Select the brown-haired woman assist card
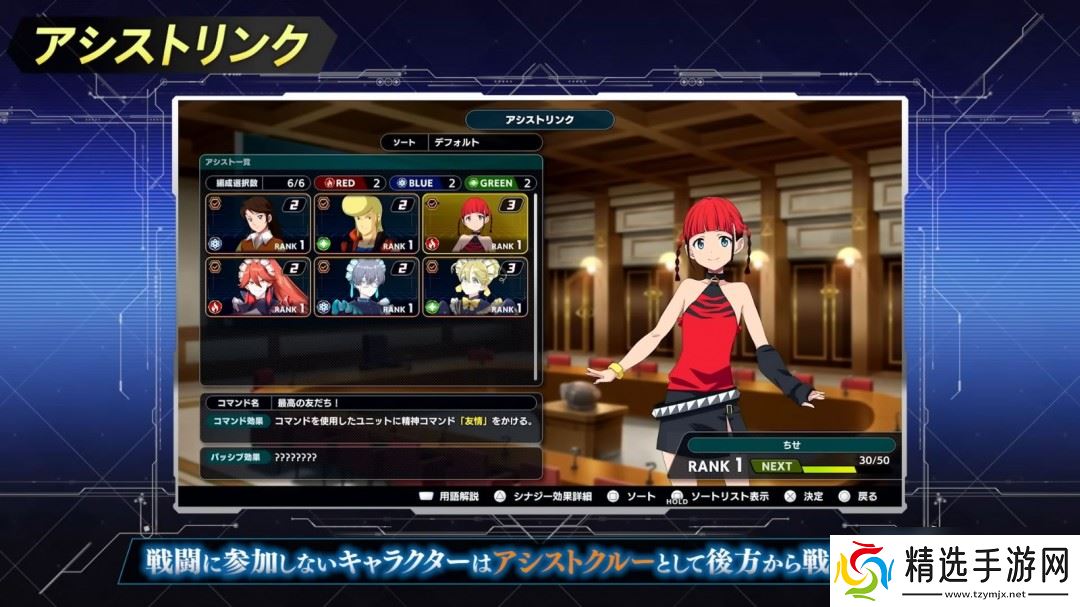This screenshot has width=1080, height=607. click(257, 222)
